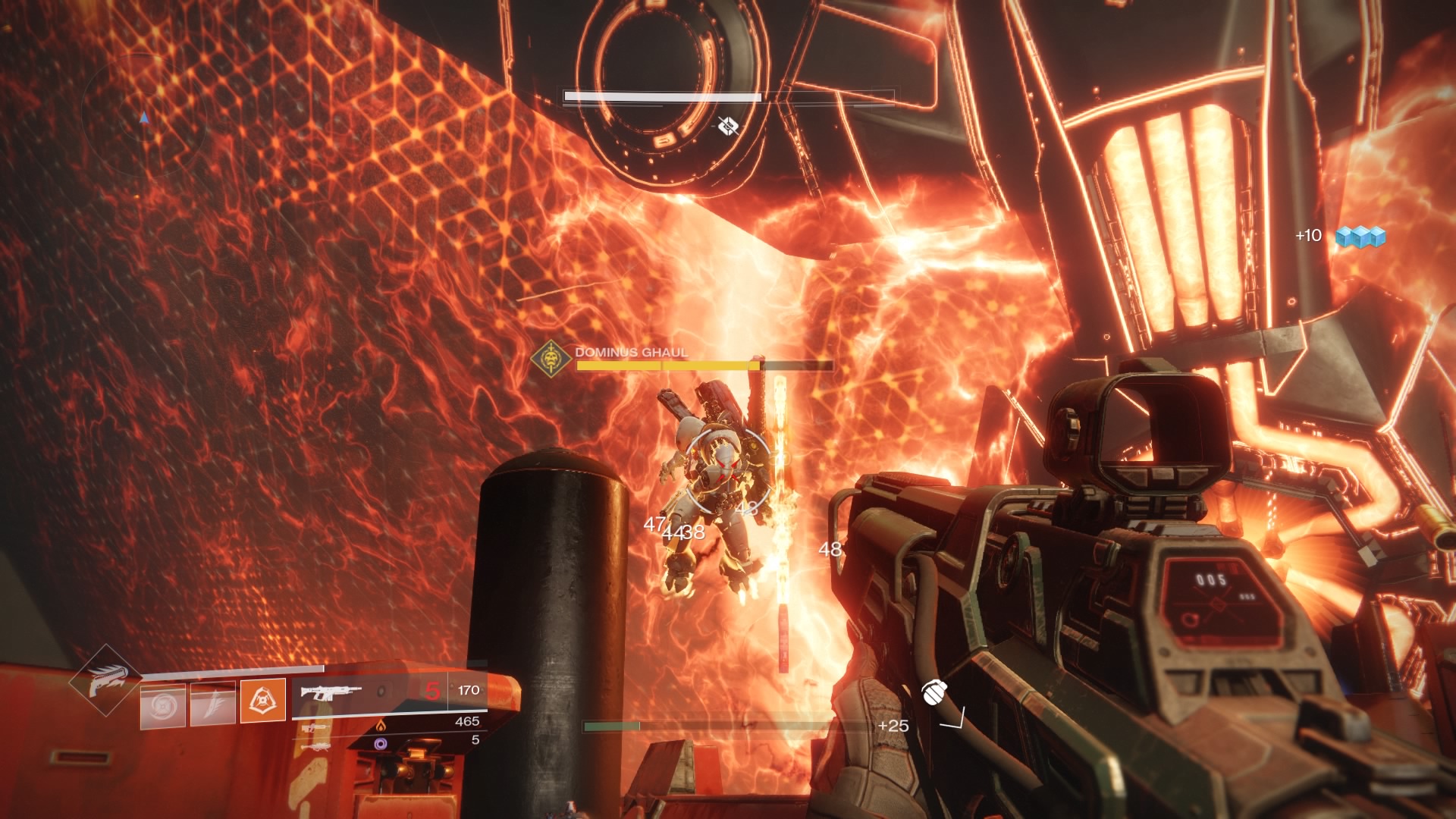Click the grenade indicator beside the crosshair
The height and width of the screenshot is (819, 1456).
point(934,692)
